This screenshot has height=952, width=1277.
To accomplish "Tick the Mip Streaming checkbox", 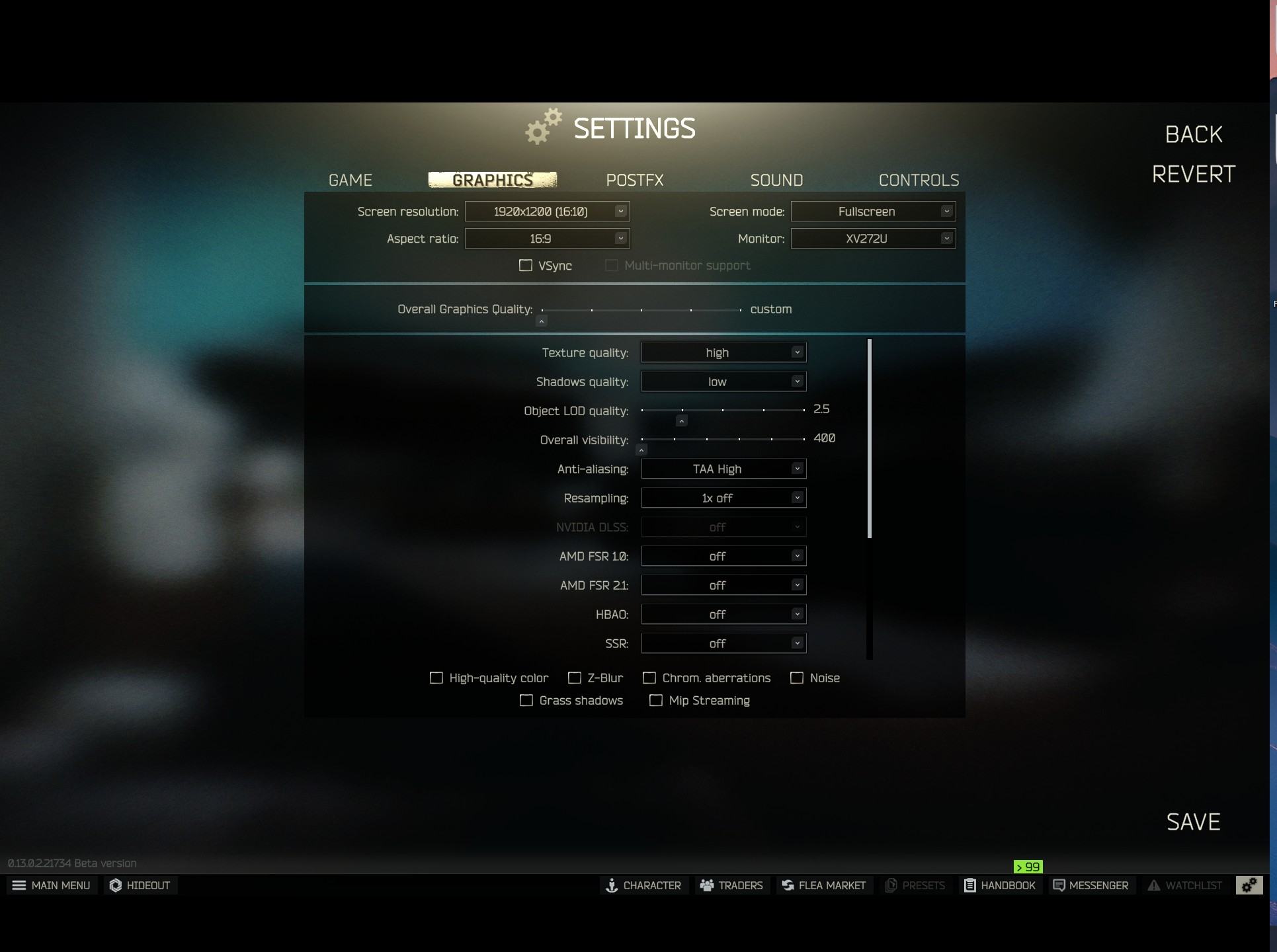I will coord(656,701).
